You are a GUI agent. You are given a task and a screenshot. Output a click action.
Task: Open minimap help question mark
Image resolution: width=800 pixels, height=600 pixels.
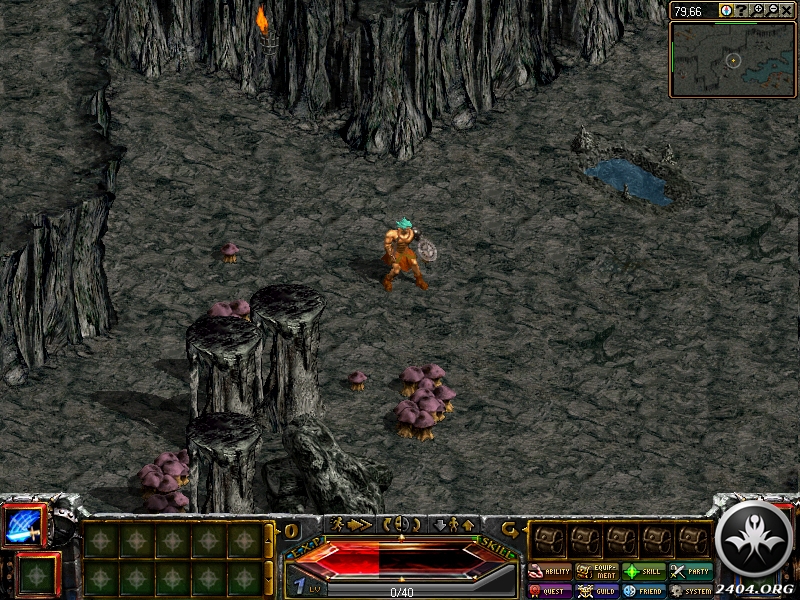[x=743, y=10]
